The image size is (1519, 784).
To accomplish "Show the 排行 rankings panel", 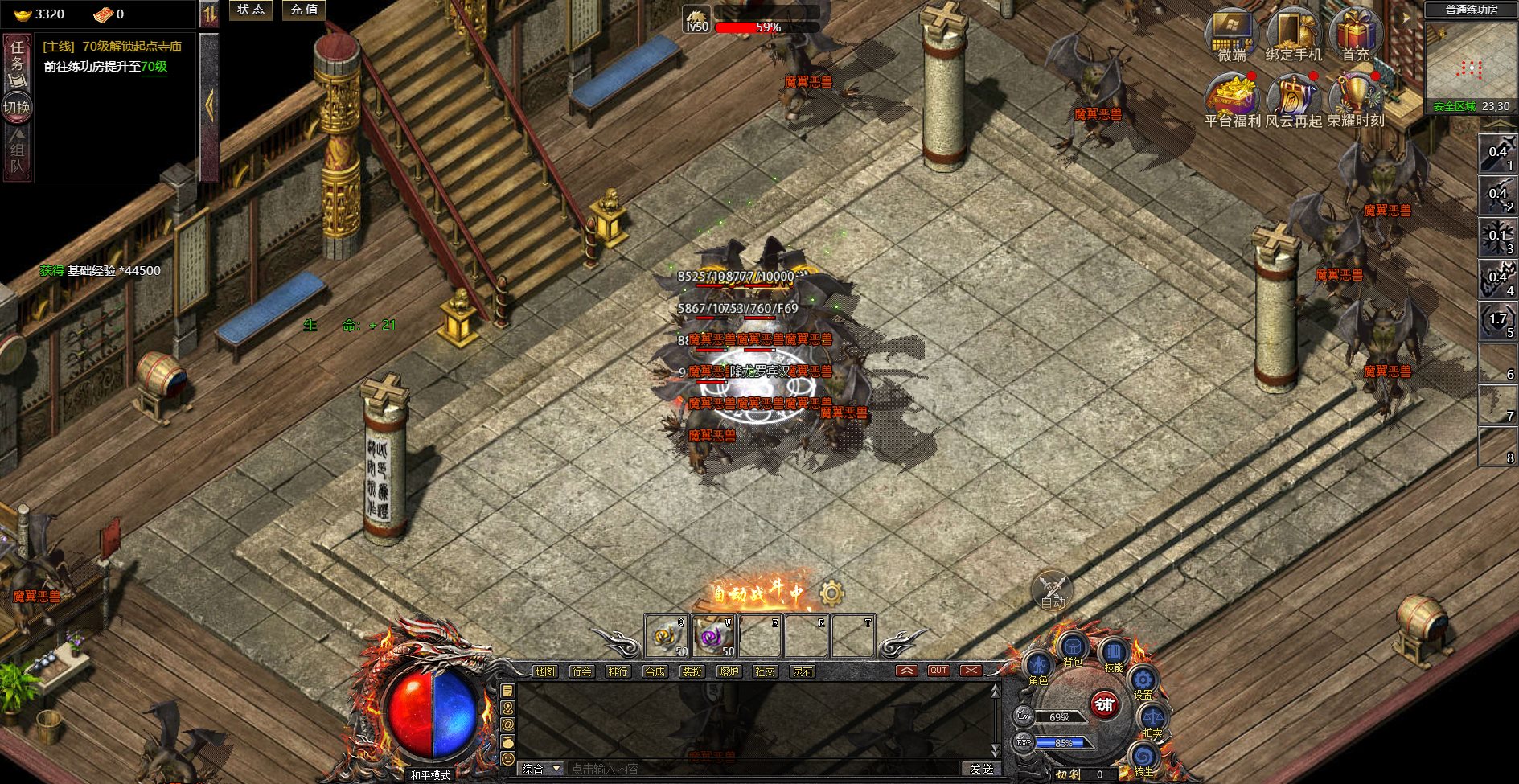I will (618, 671).
